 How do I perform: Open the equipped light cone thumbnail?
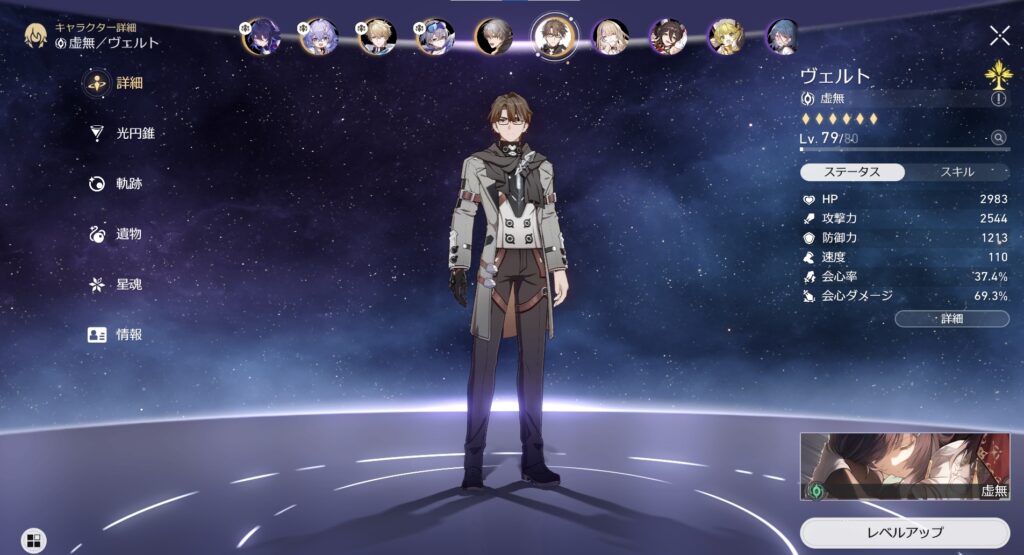tap(904, 466)
